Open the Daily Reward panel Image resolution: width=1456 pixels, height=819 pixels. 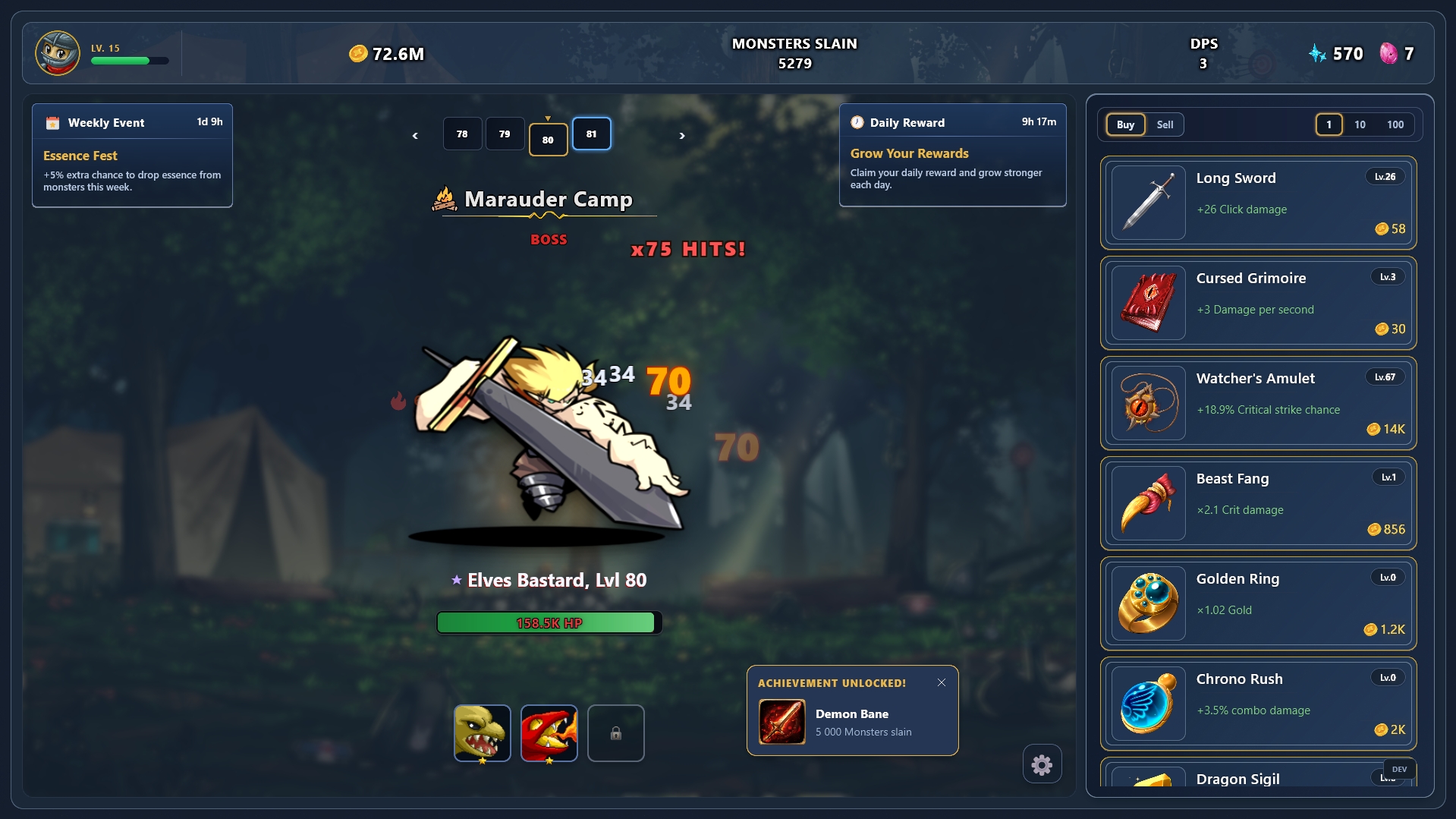point(952,155)
